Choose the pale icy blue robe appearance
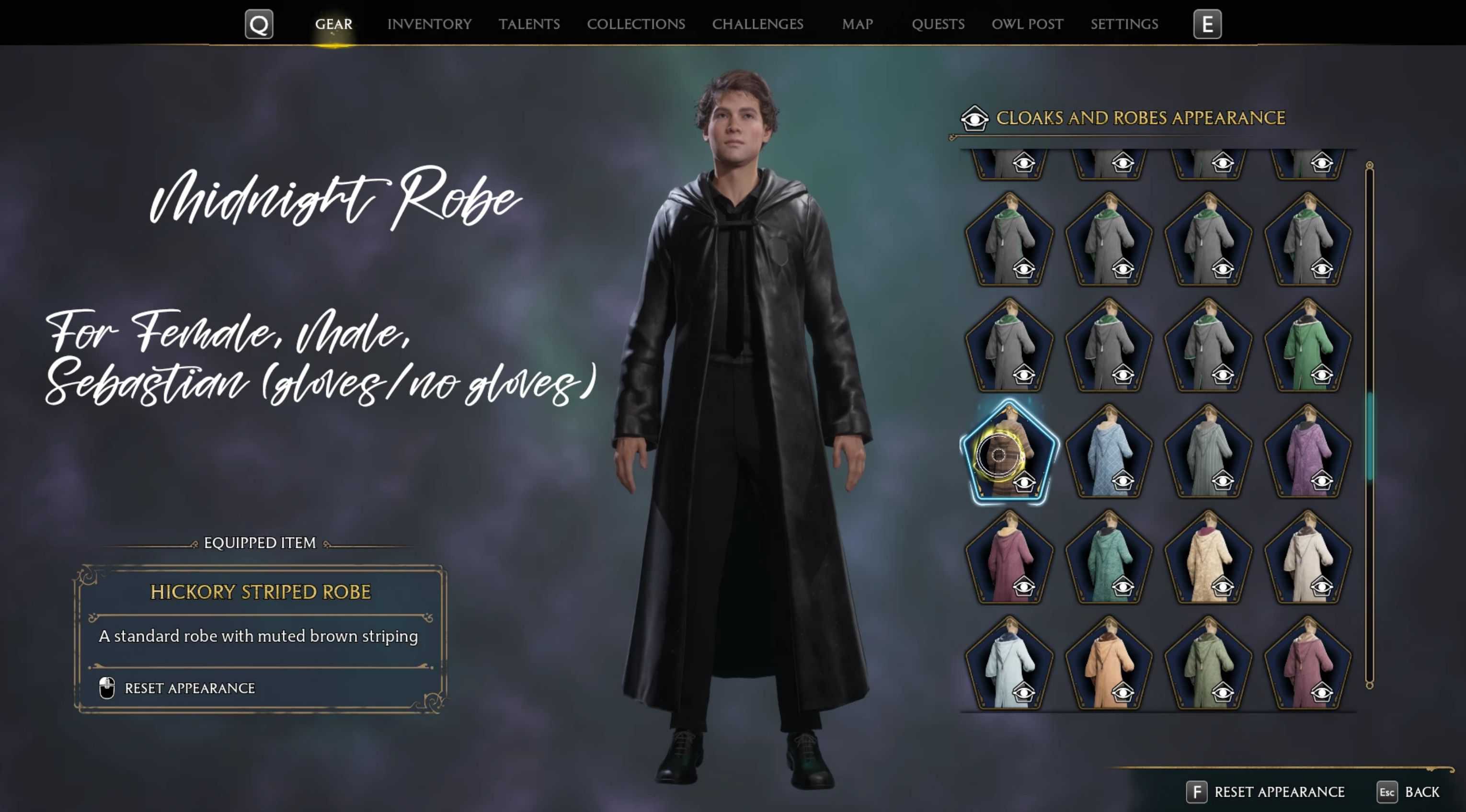 pyautogui.click(x=1008, y=664)
